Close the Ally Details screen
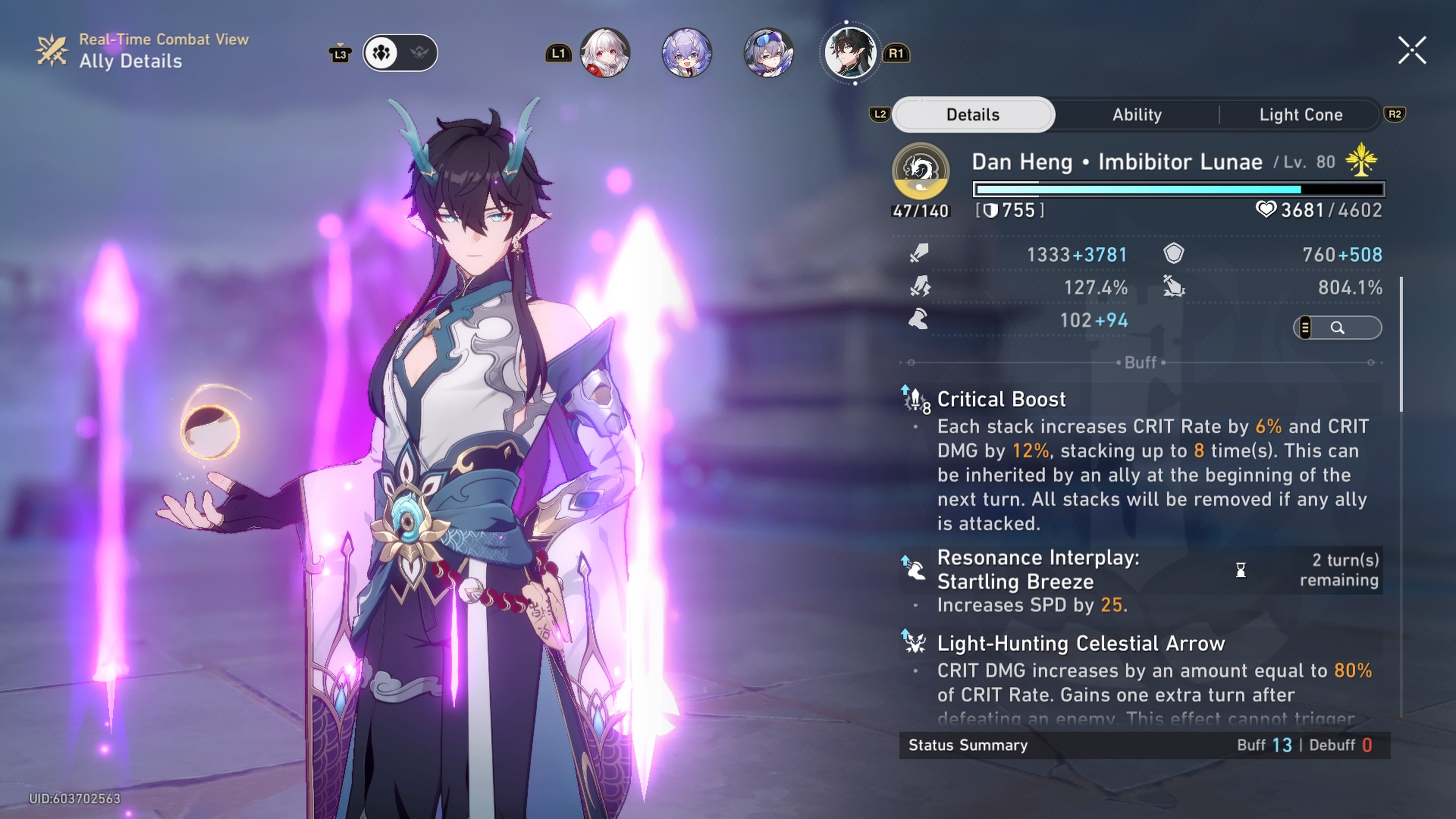 1412,52
